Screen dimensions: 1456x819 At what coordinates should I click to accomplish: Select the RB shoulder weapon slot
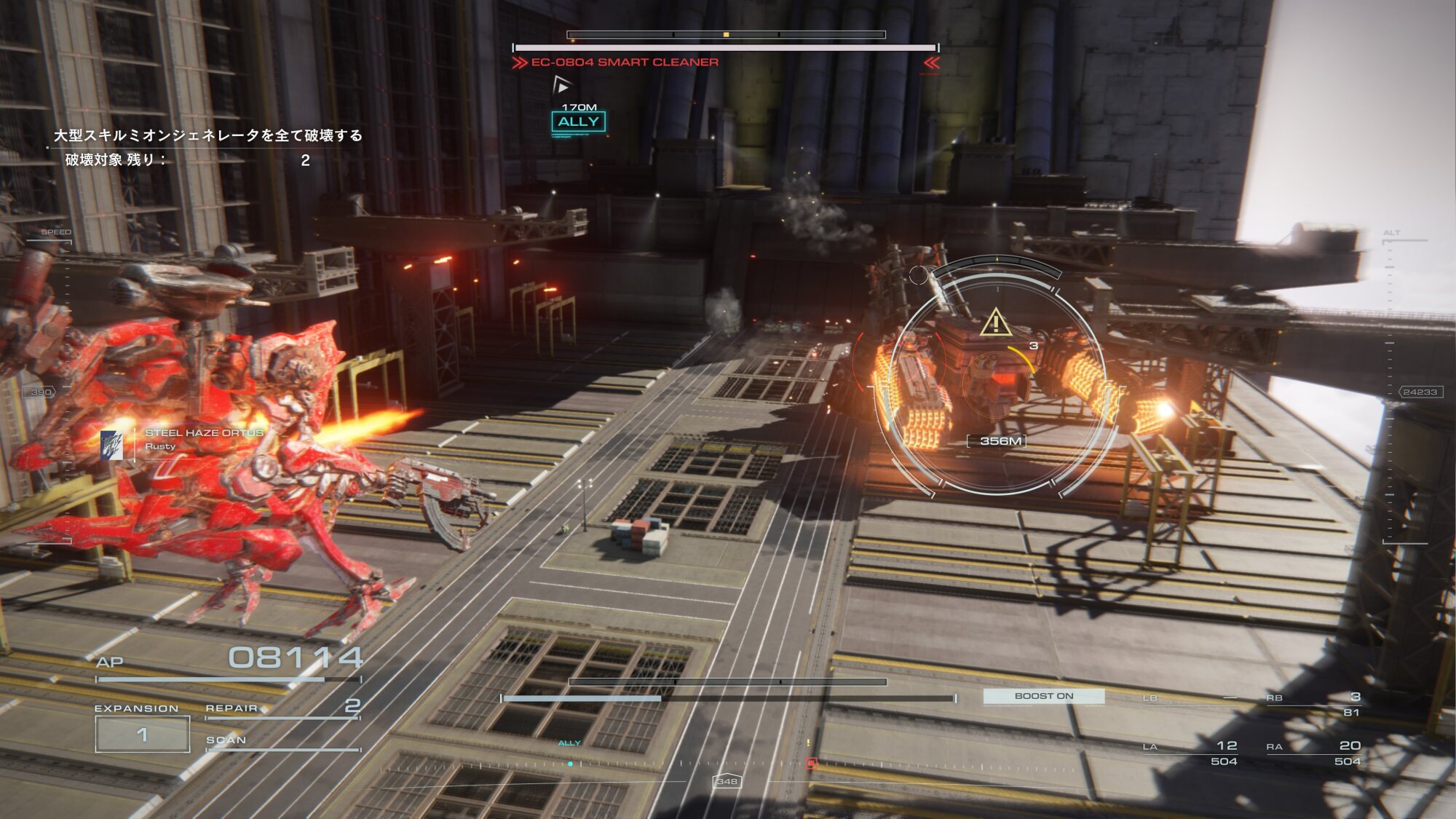(1313, 703)
